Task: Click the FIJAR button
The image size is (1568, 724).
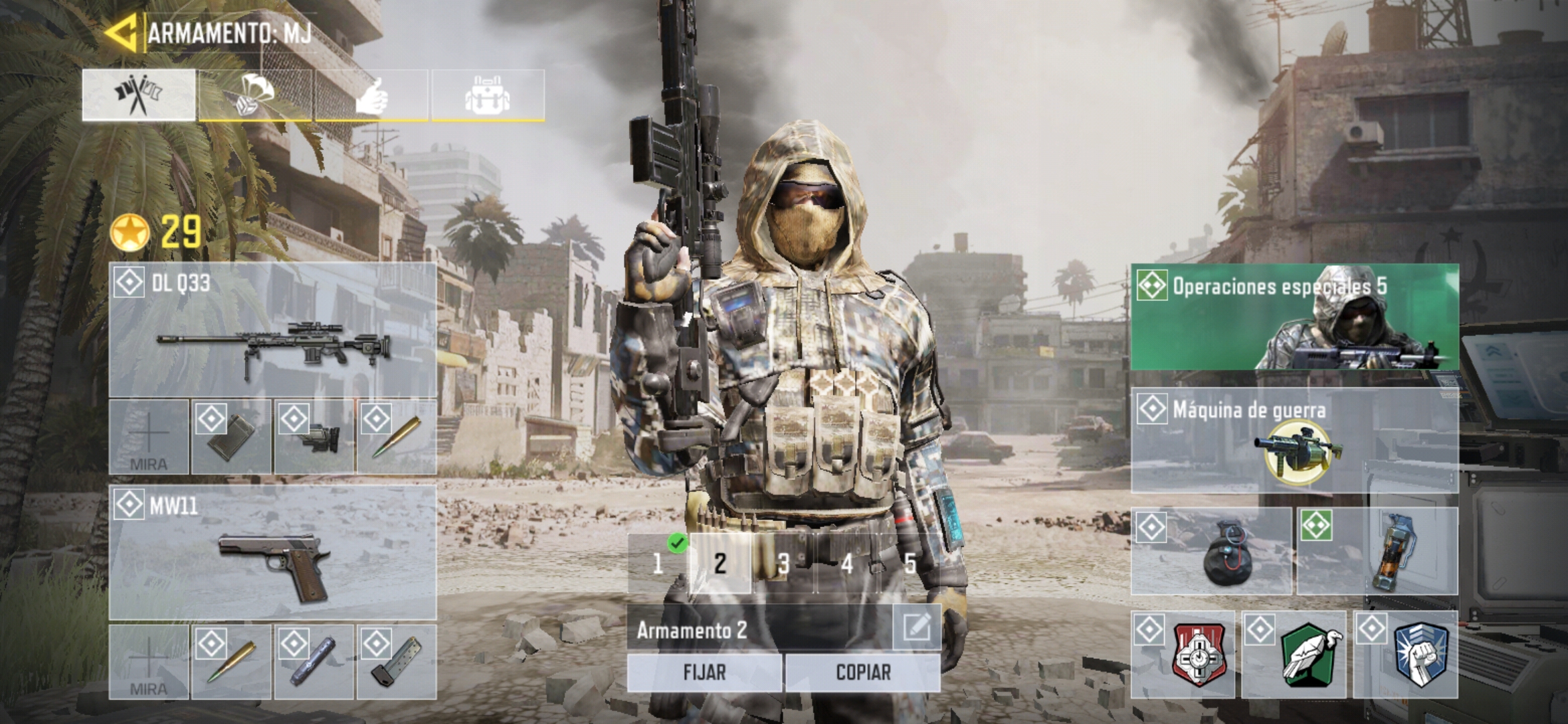Action: pos(704,672)
